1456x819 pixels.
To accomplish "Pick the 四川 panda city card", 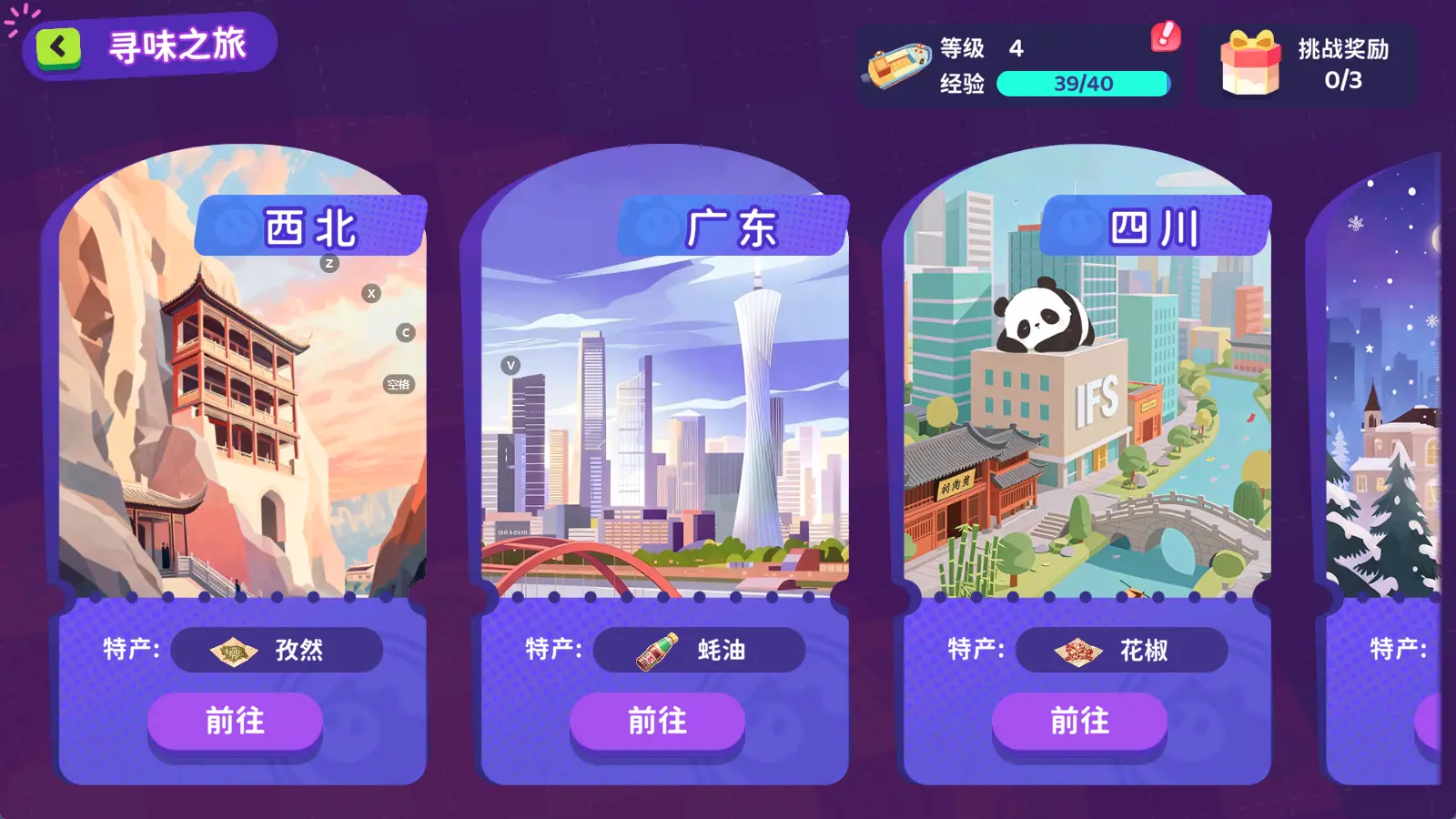I will click(x=1087, y=409).
